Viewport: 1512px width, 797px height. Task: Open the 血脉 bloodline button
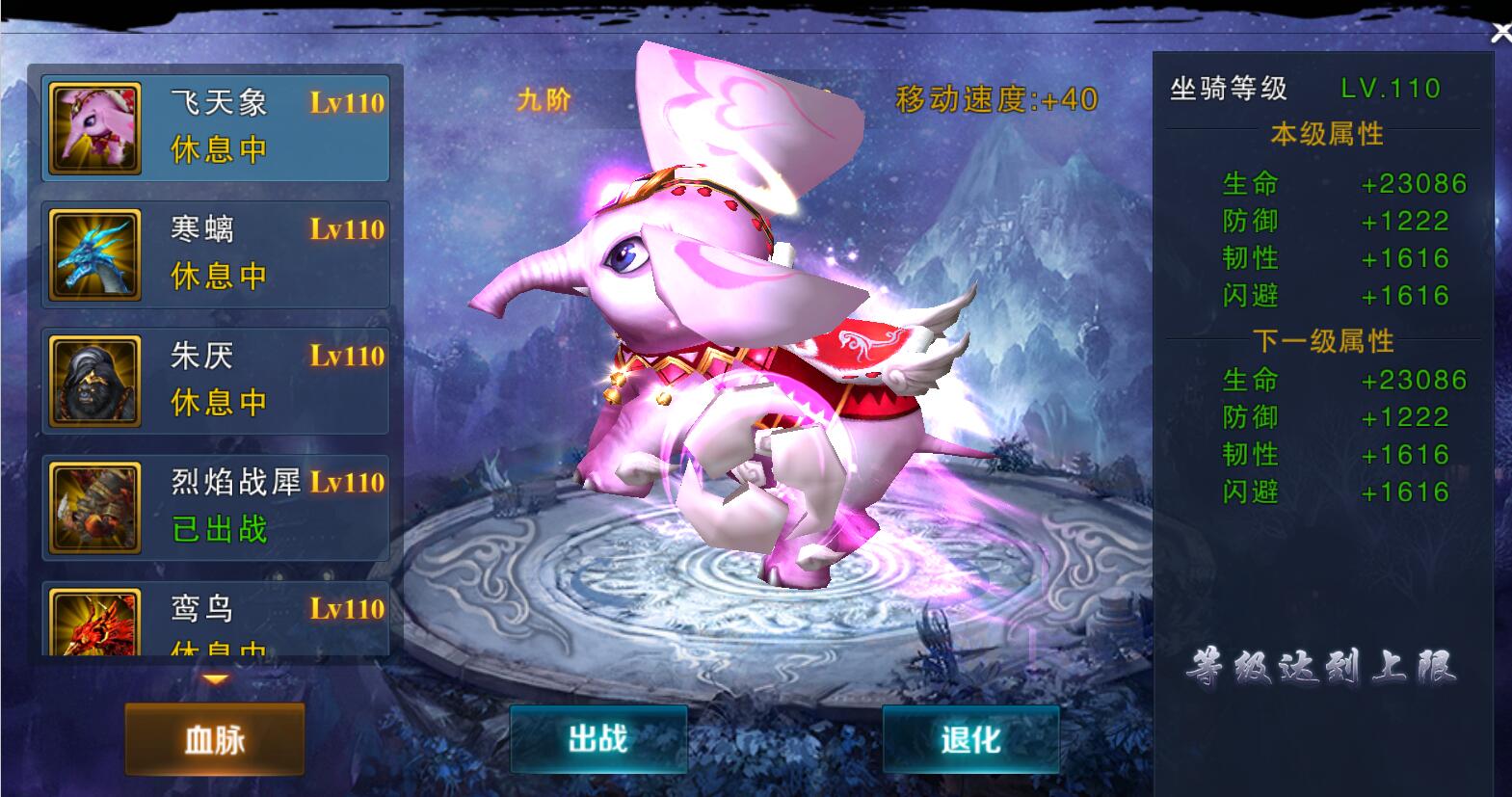(215, 739)
